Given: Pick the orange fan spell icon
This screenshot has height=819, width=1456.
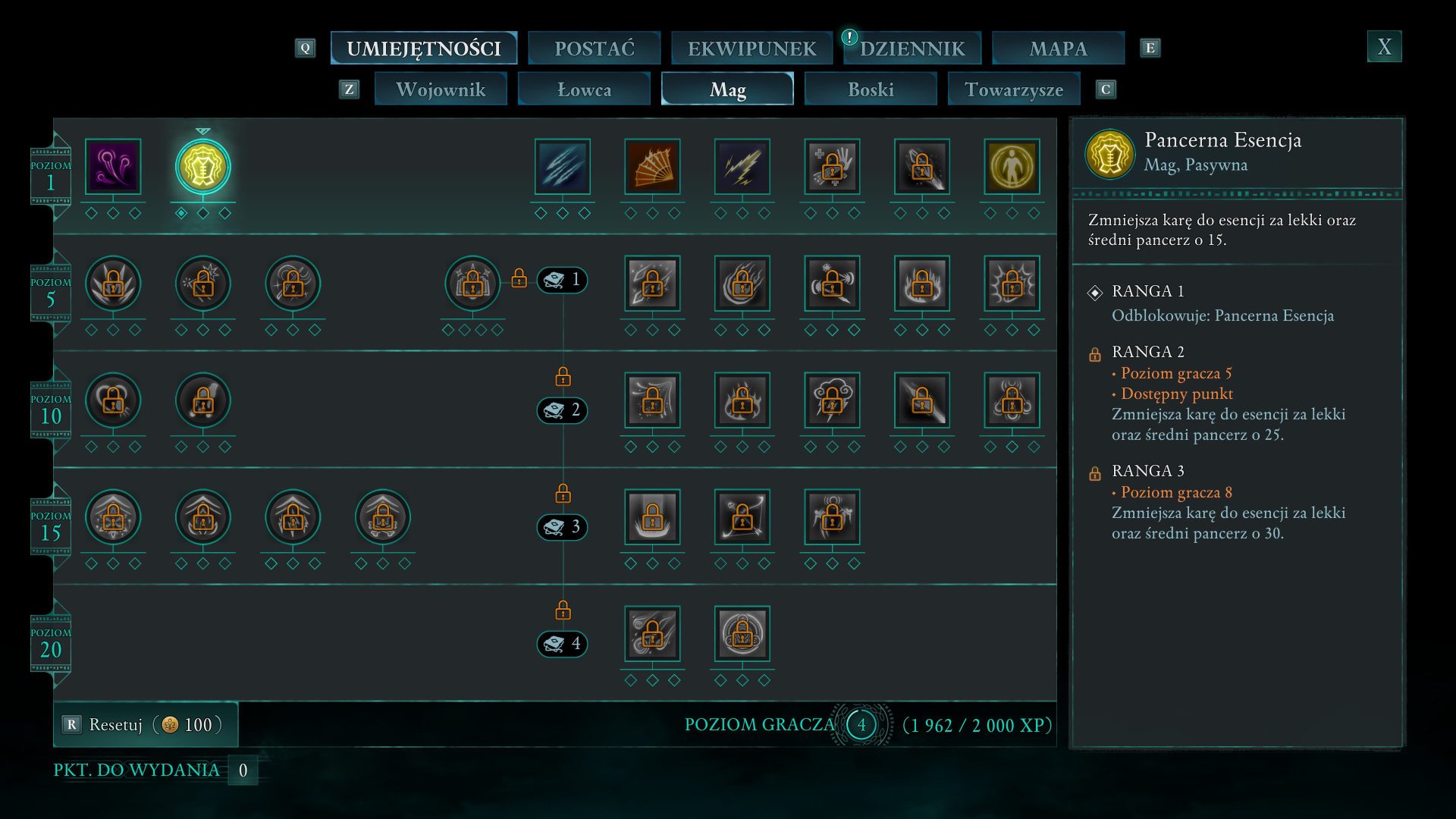Looking at the screenshot, I should pyautogui.click(x=652, y=166).
